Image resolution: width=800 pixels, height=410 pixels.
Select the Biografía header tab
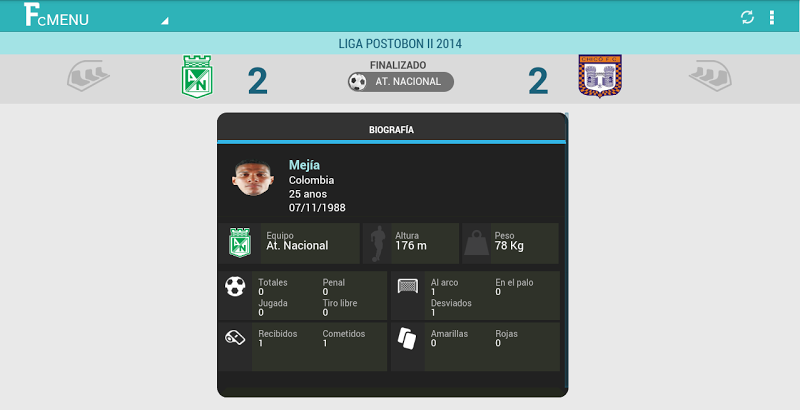point(392,130)
